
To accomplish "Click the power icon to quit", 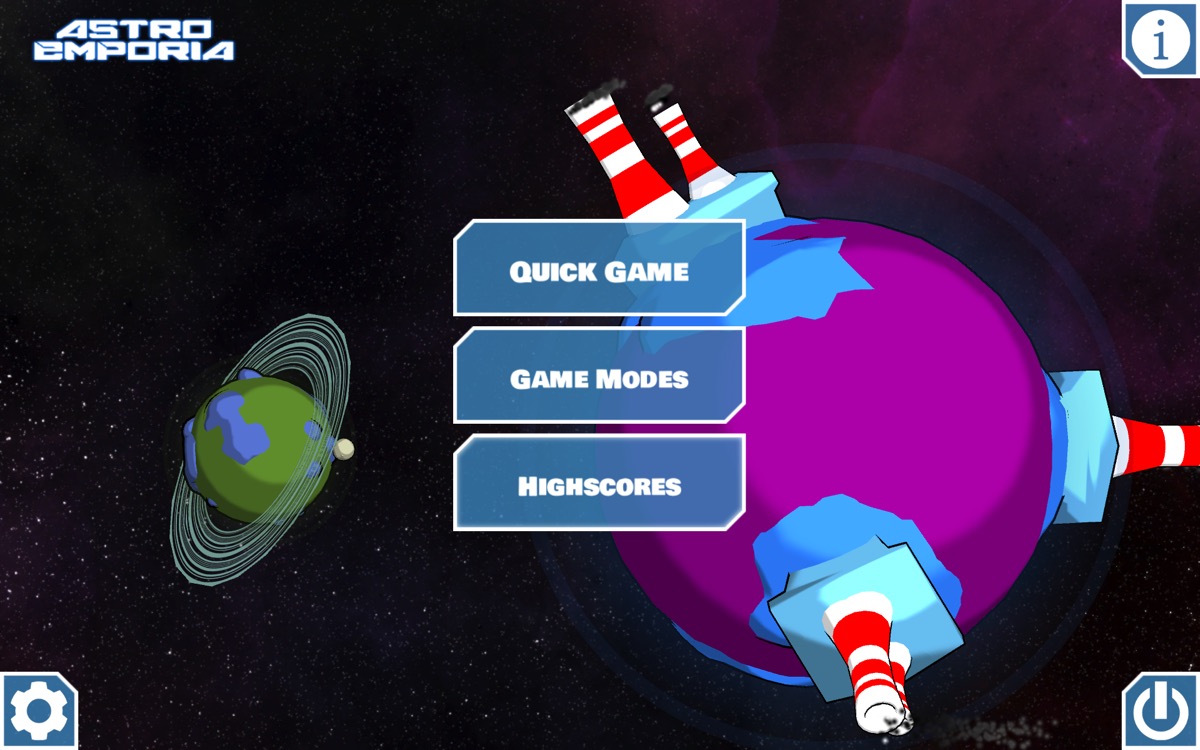I will pyautogui.click(x=1160, y=711).
